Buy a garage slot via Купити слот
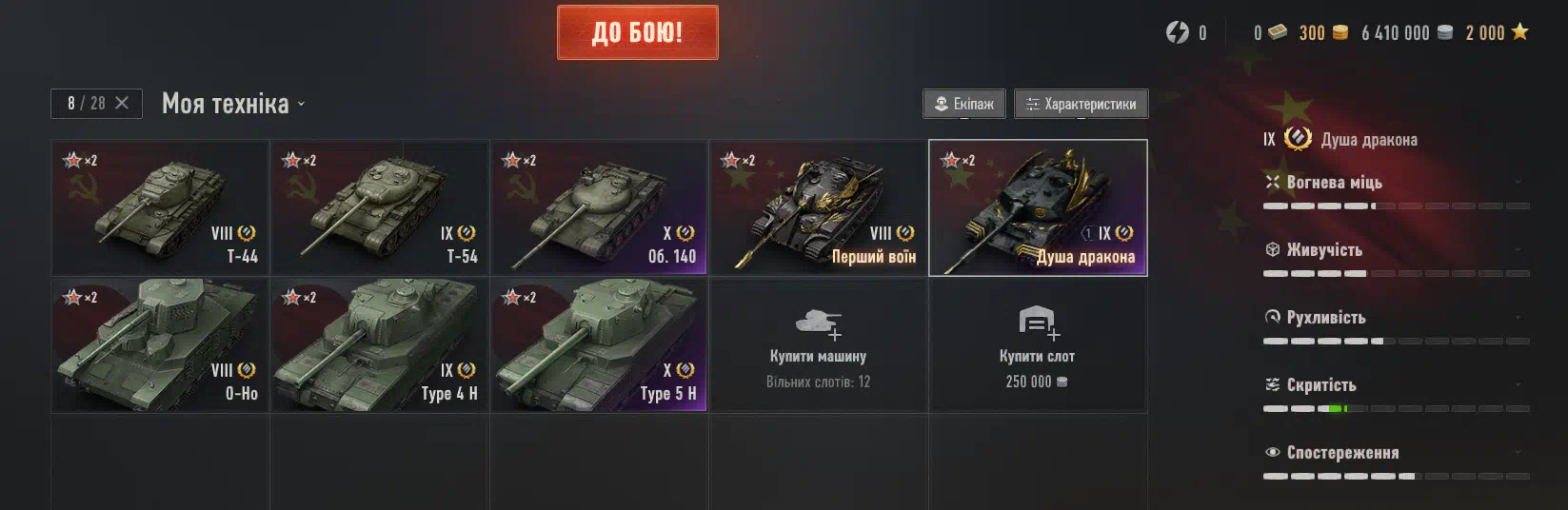This screenshot has width=1568, height=510. (x=1037, y=344)
